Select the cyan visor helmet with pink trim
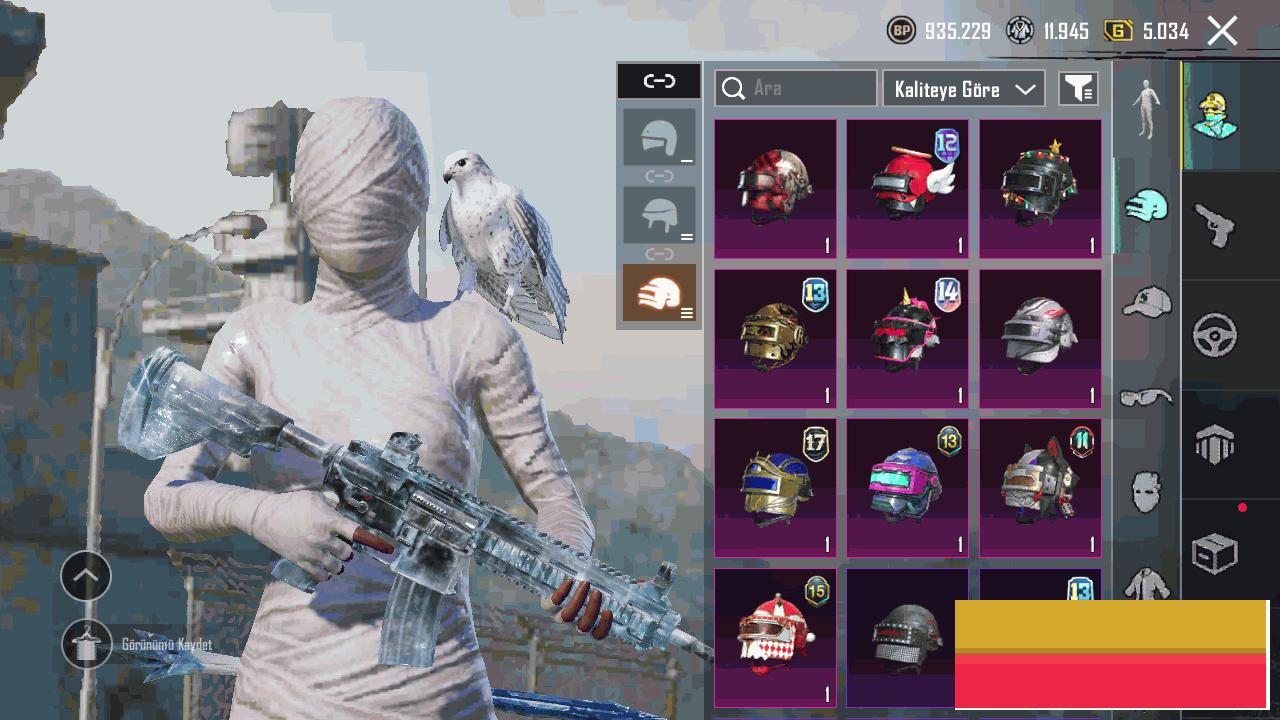 coord(907,488)
